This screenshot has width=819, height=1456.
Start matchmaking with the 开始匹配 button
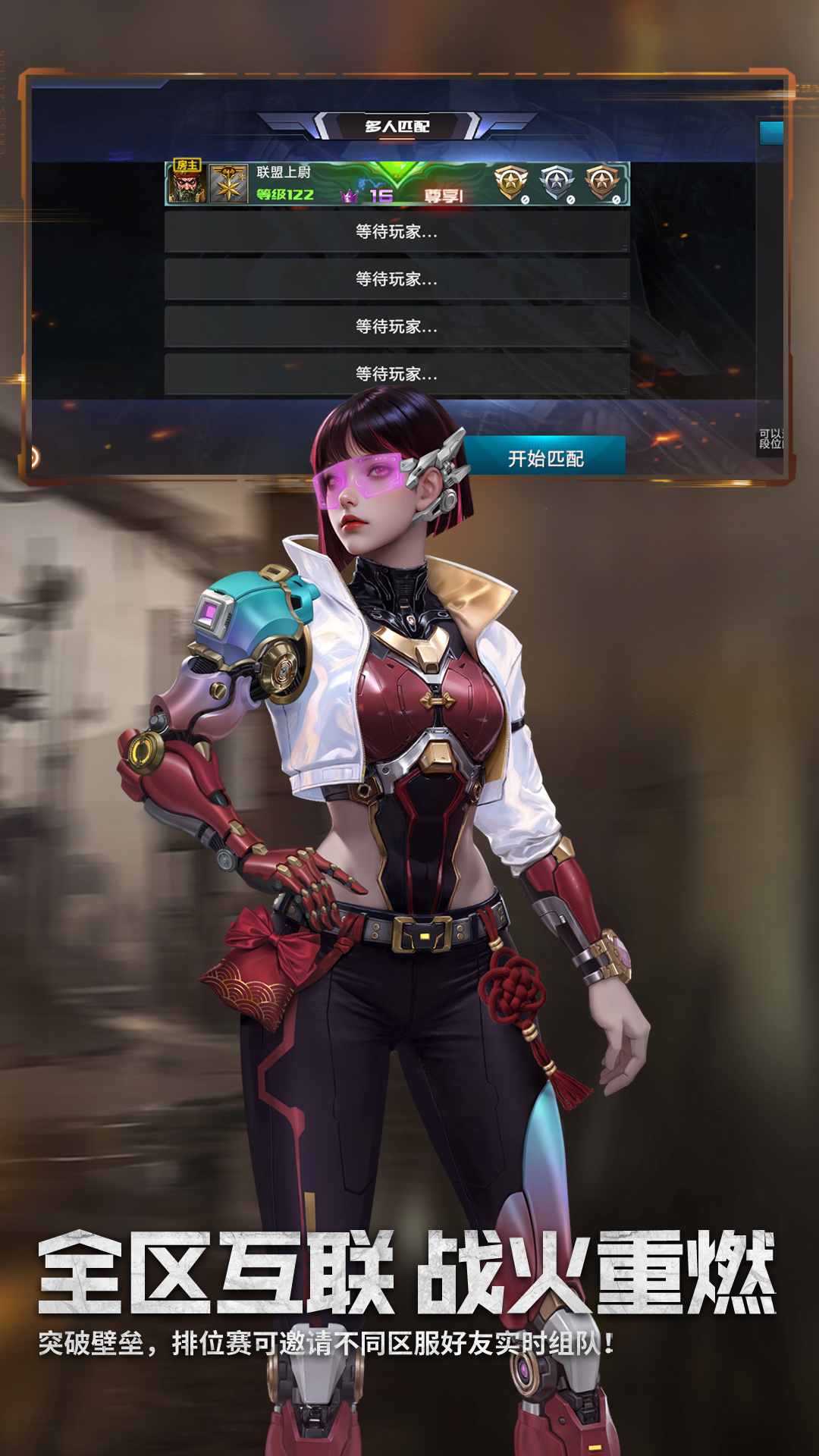point(545,458)
